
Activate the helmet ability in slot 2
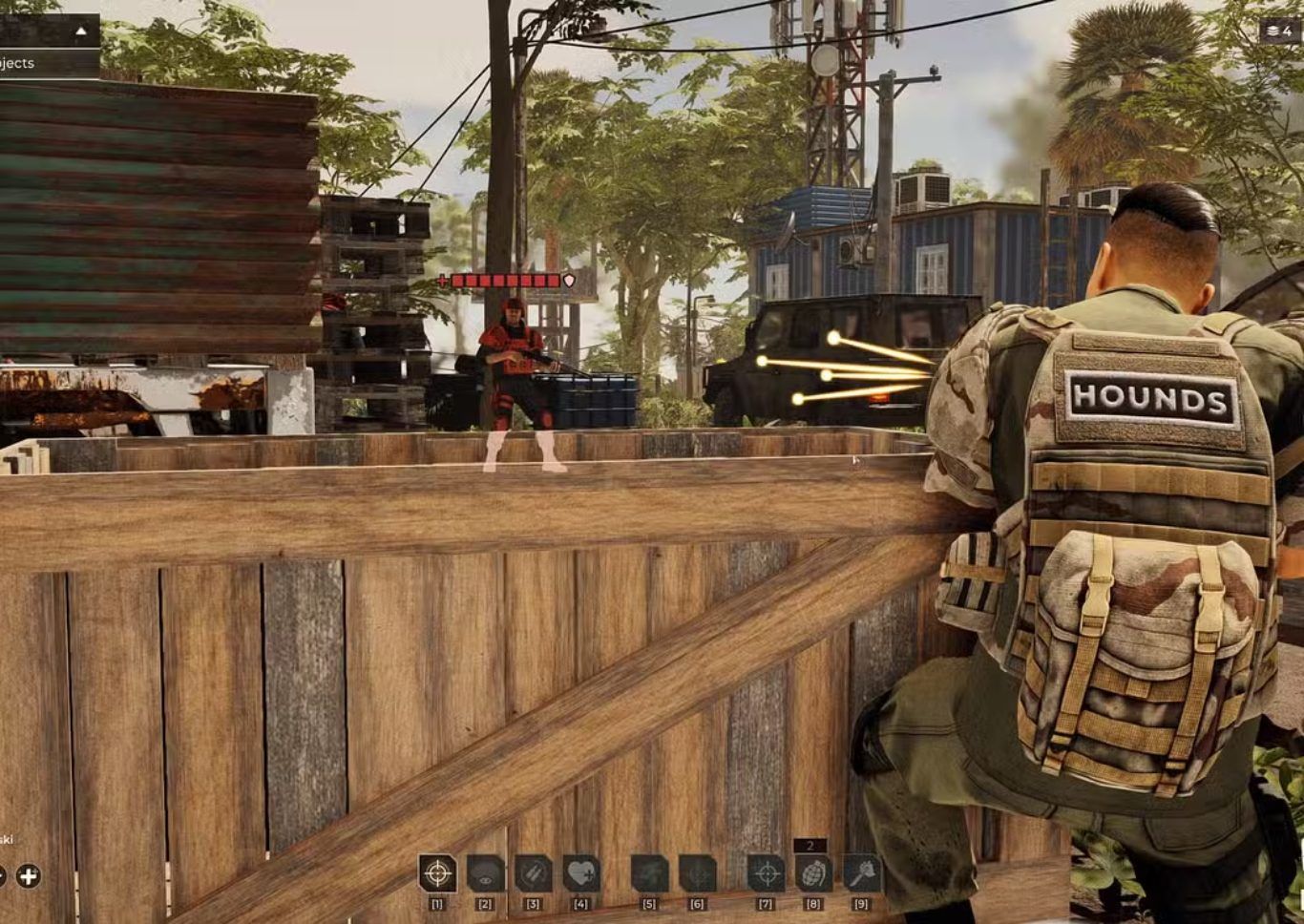(x=485, y=872)
